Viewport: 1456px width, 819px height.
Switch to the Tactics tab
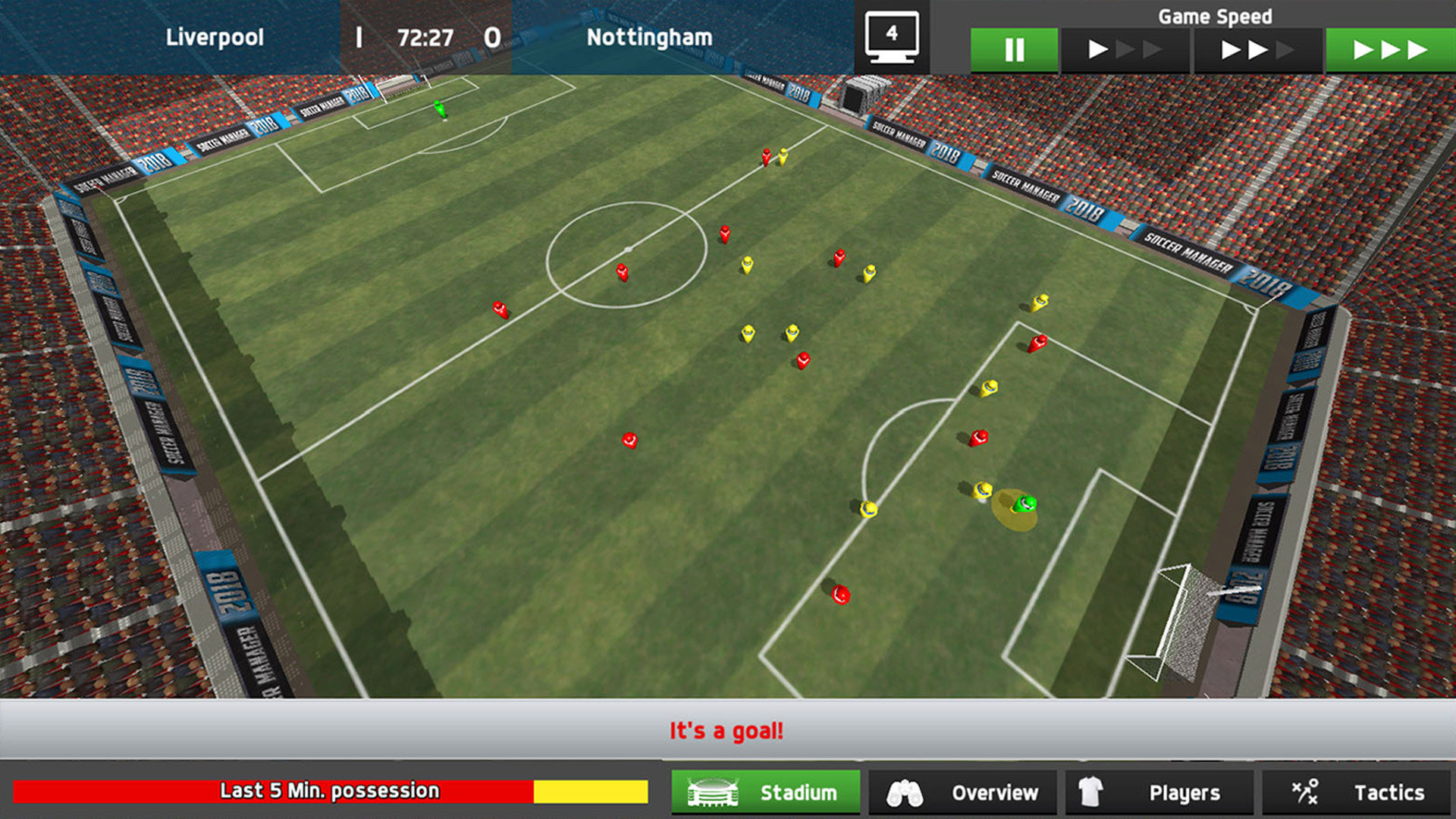click(1356, 792)
